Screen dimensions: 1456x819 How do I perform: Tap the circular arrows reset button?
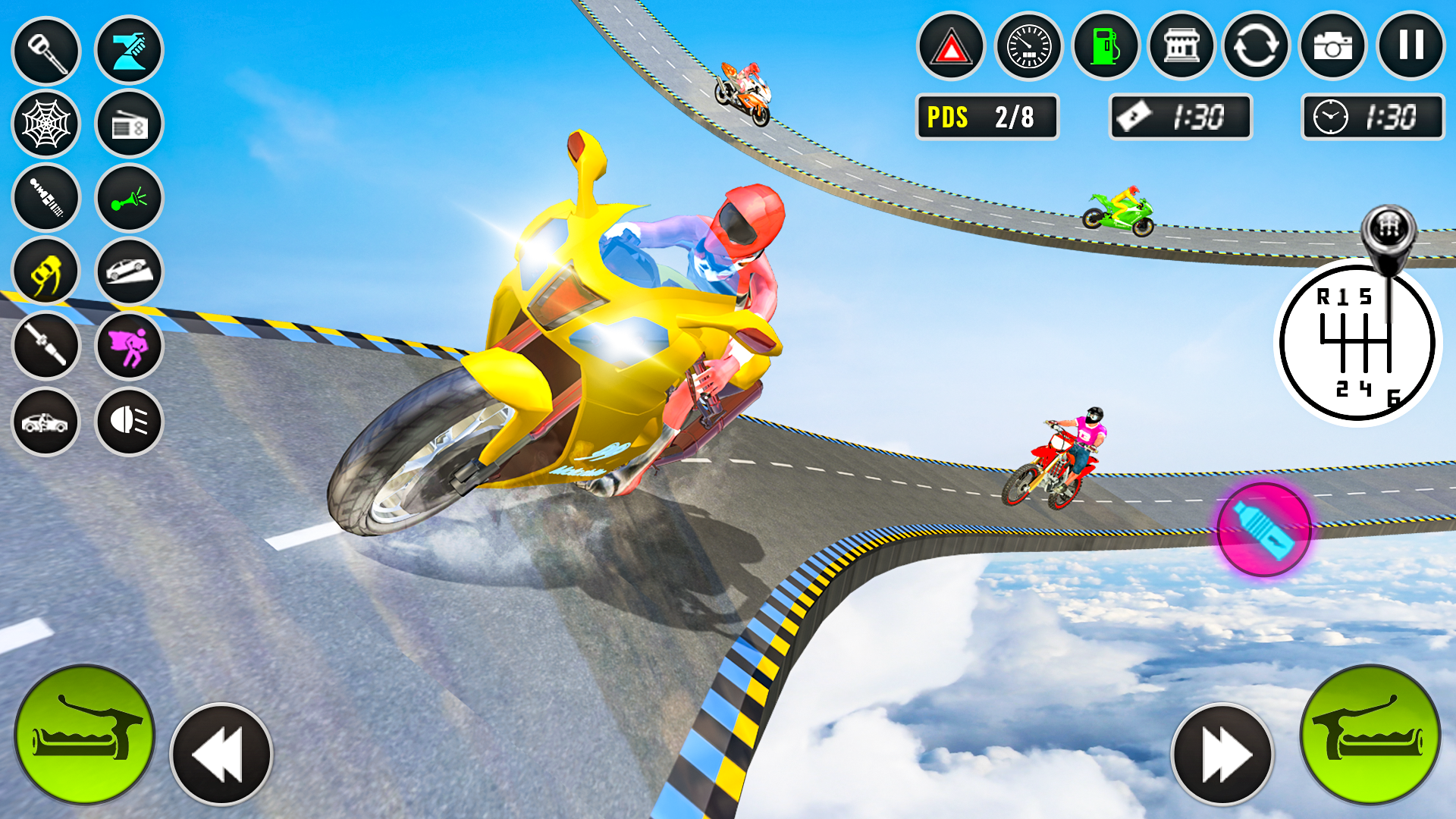(1256, 47)
